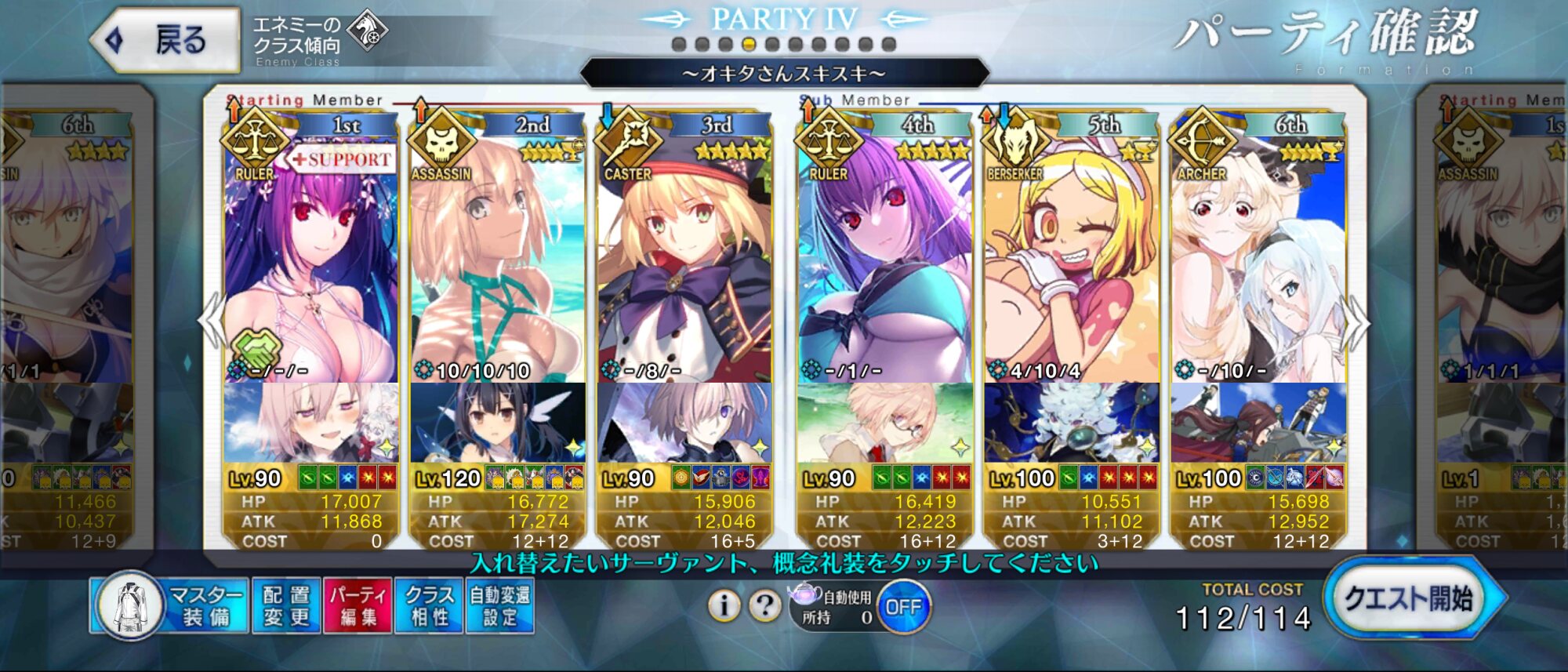
Task: Open party edit (パーティ編集)
Action: coord(358,606)
